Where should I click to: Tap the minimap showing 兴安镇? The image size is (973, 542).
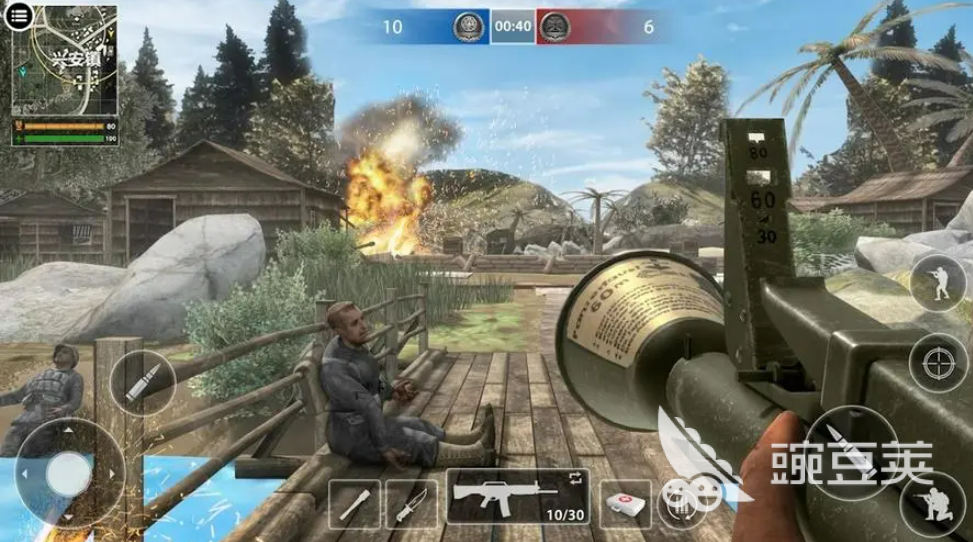click(65, 62)
